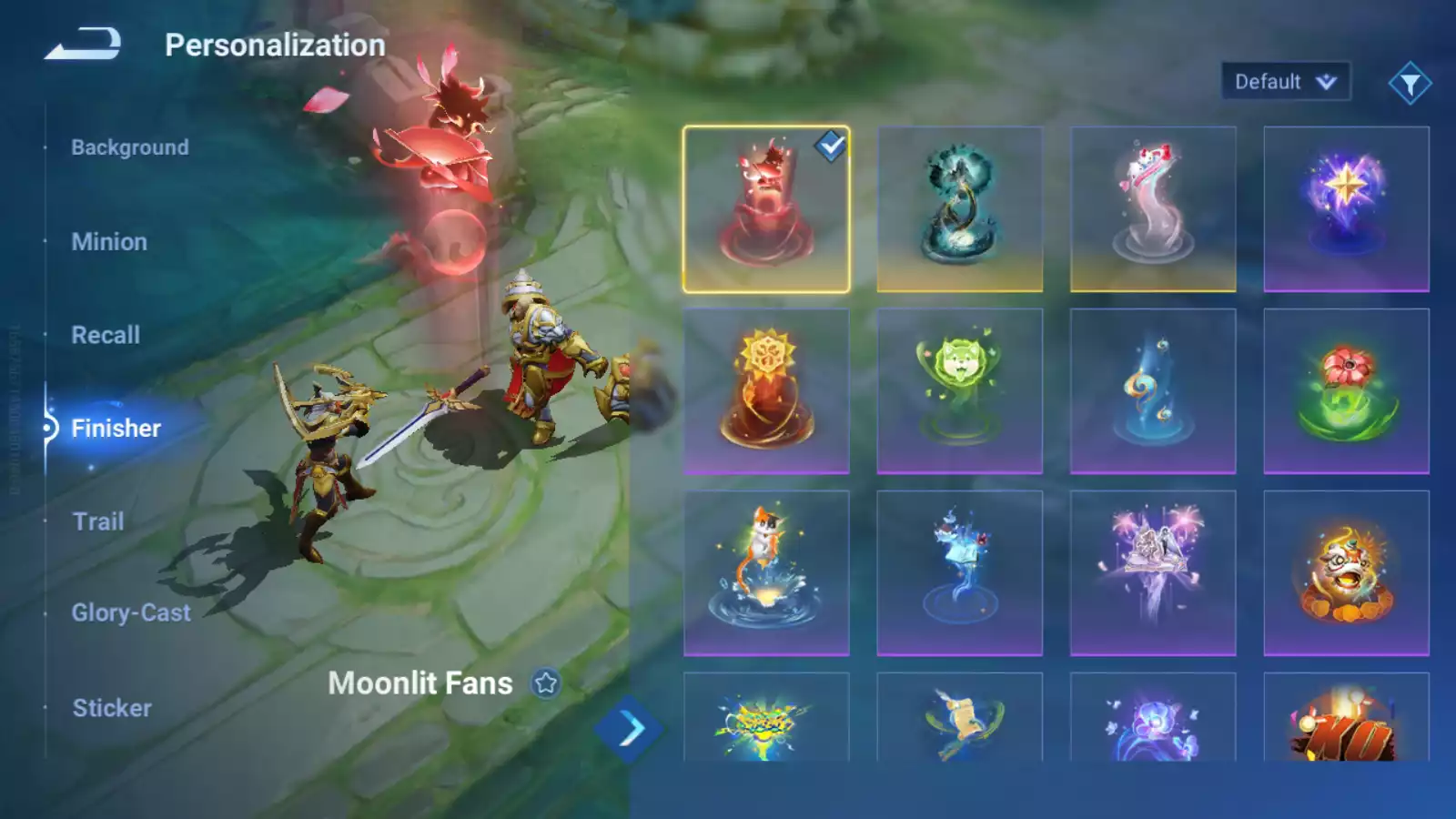The height and width of the screenshot is (819, 1456).
Task: Select the equipped red Moonlit Fans finisher
Action: click(766, 209)
